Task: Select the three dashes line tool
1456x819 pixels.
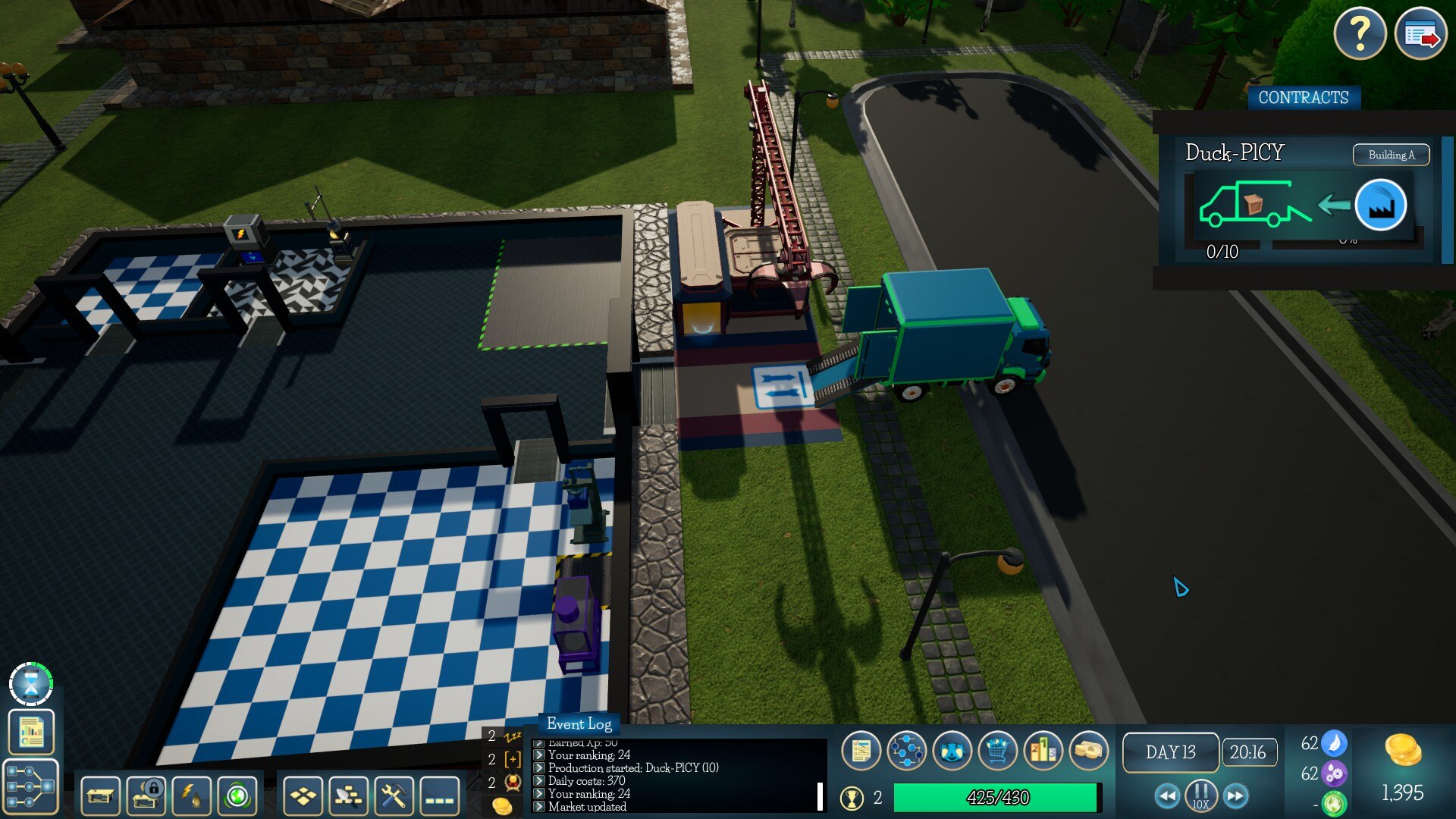Action: coord(439,796)
